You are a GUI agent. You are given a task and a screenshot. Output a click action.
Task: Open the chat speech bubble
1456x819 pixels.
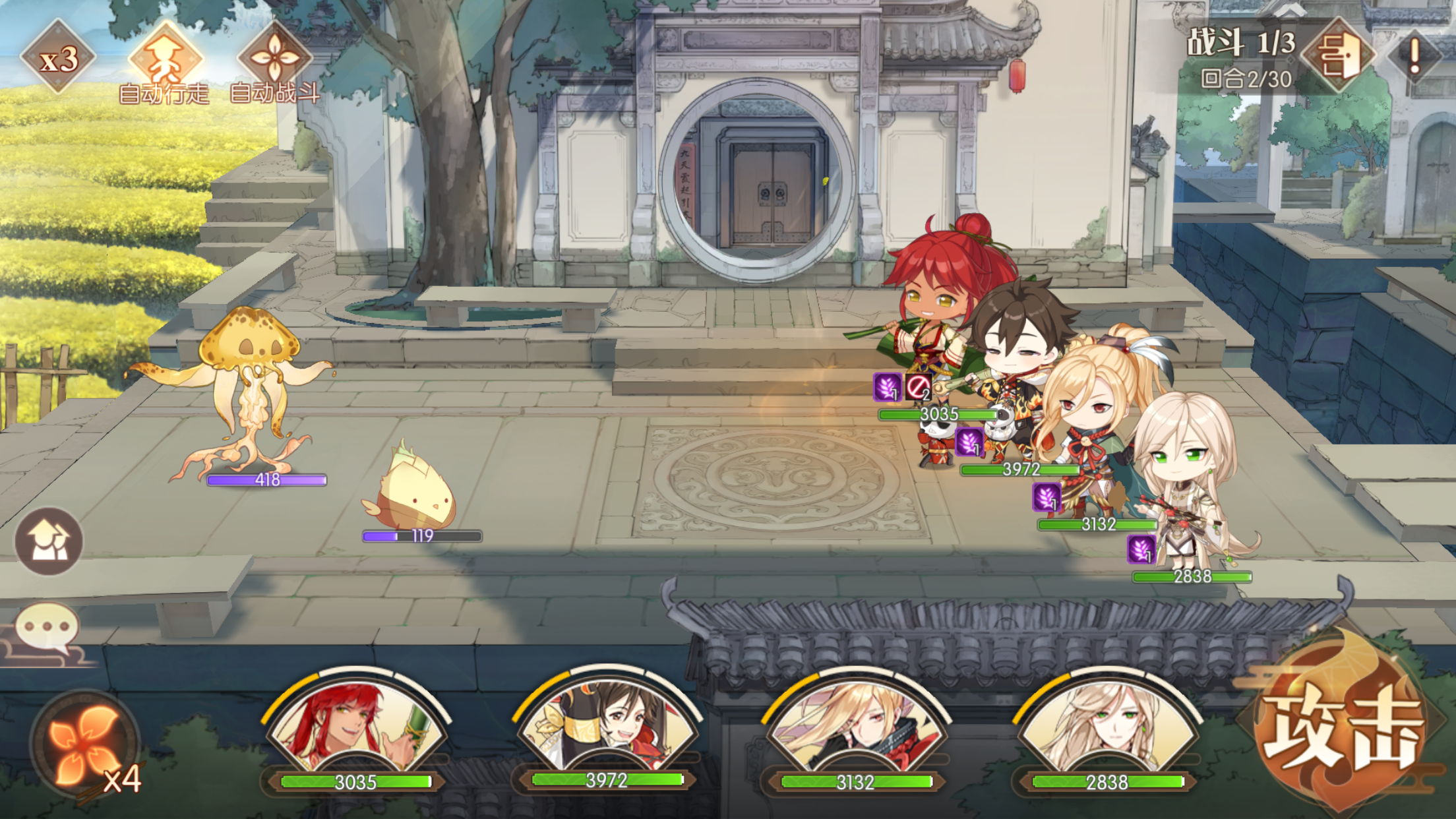pyautogui.click(x=47, y=628)
